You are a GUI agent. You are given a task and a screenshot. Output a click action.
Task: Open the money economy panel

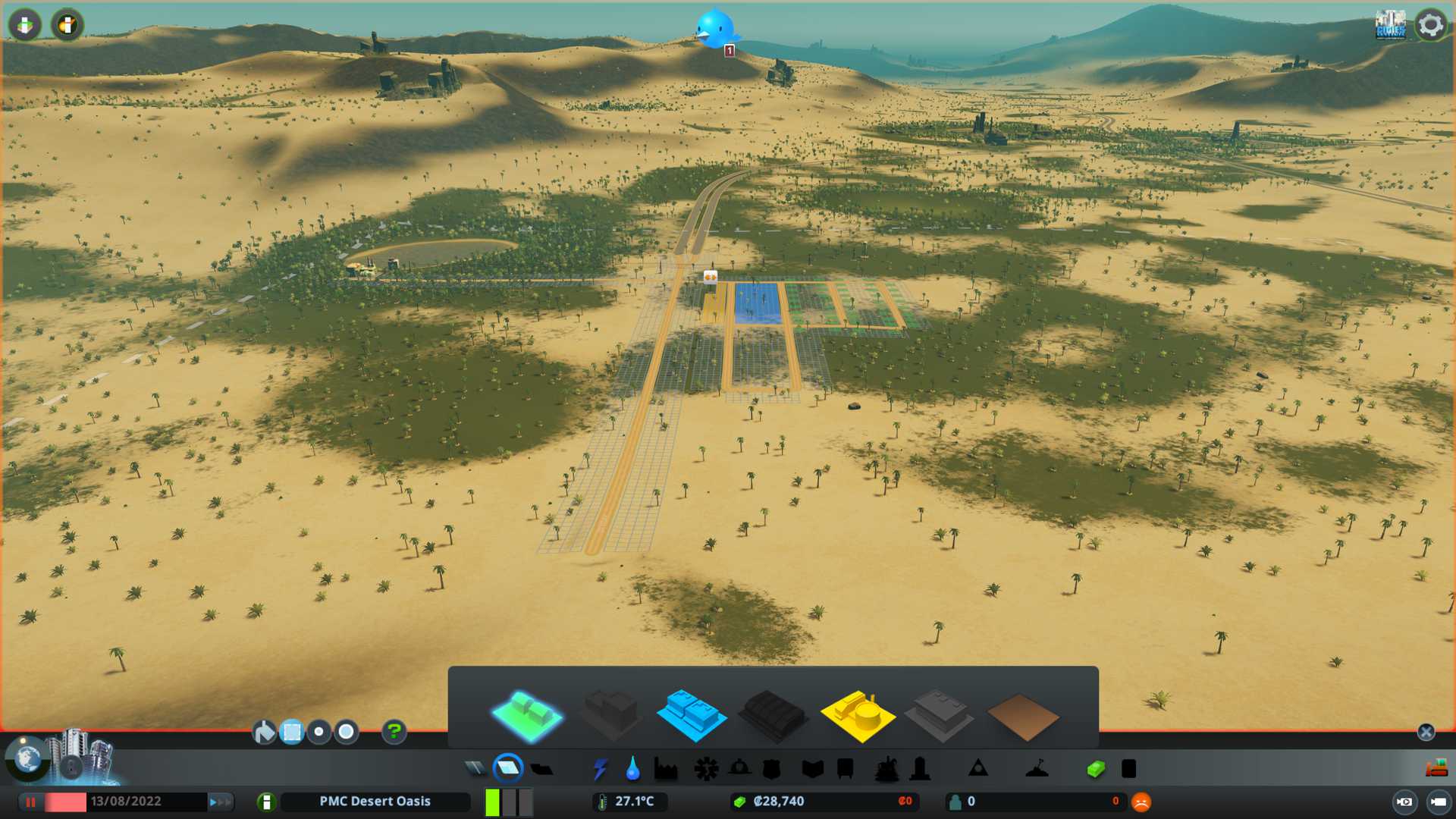click(1095, 769)
